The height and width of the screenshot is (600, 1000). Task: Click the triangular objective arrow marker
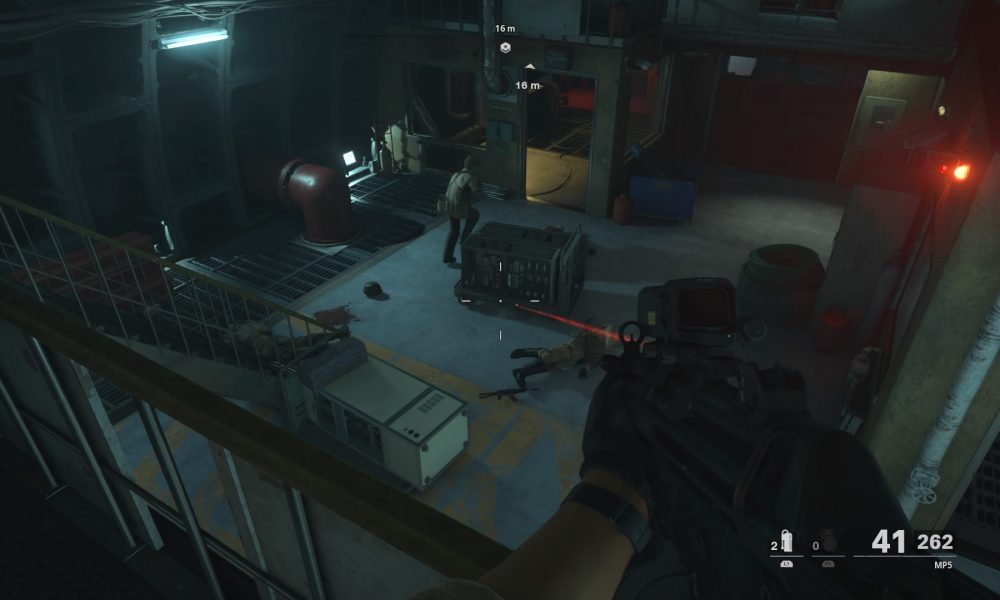click(529, 67)
